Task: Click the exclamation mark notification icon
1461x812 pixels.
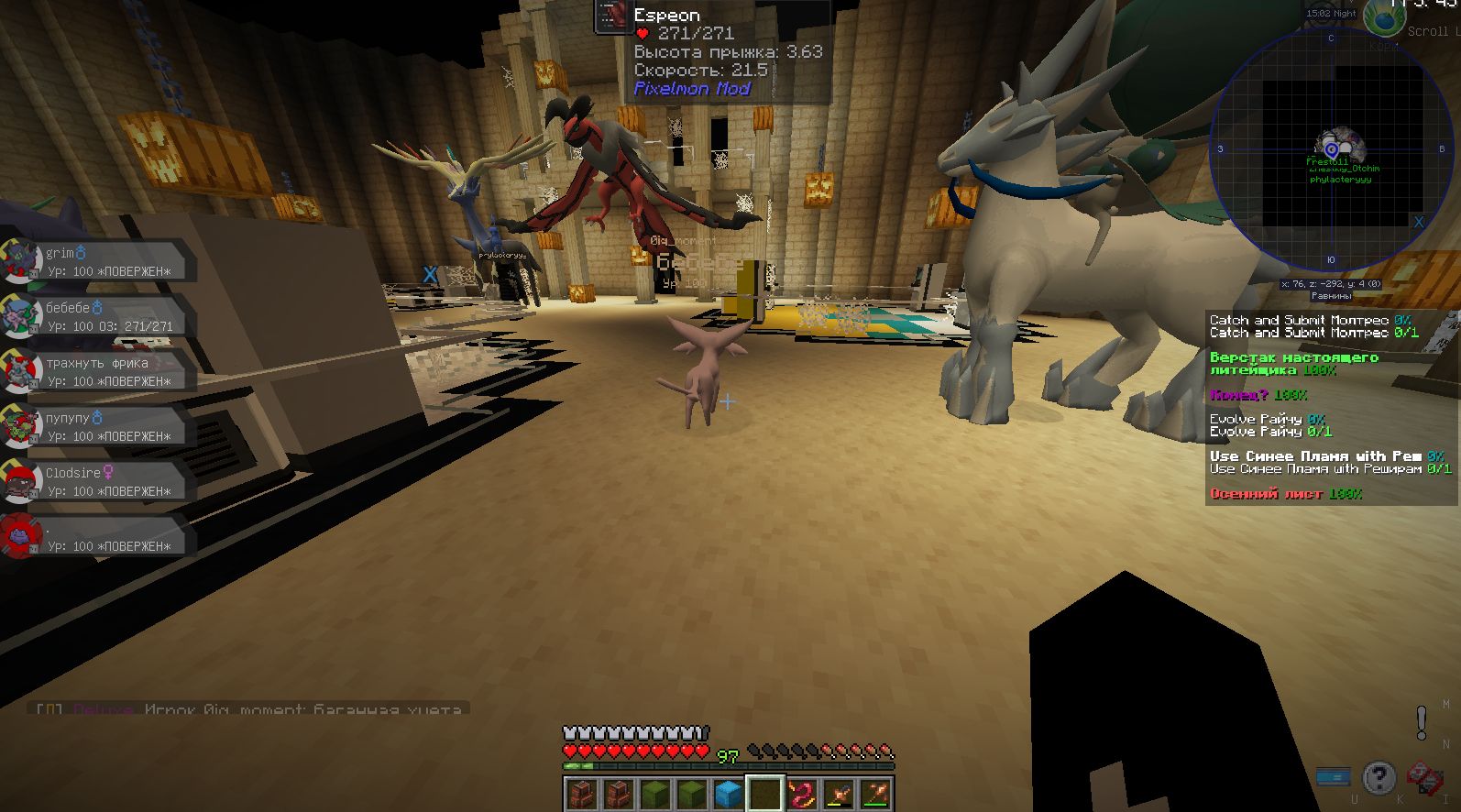Action: [x=1421, y=722]
